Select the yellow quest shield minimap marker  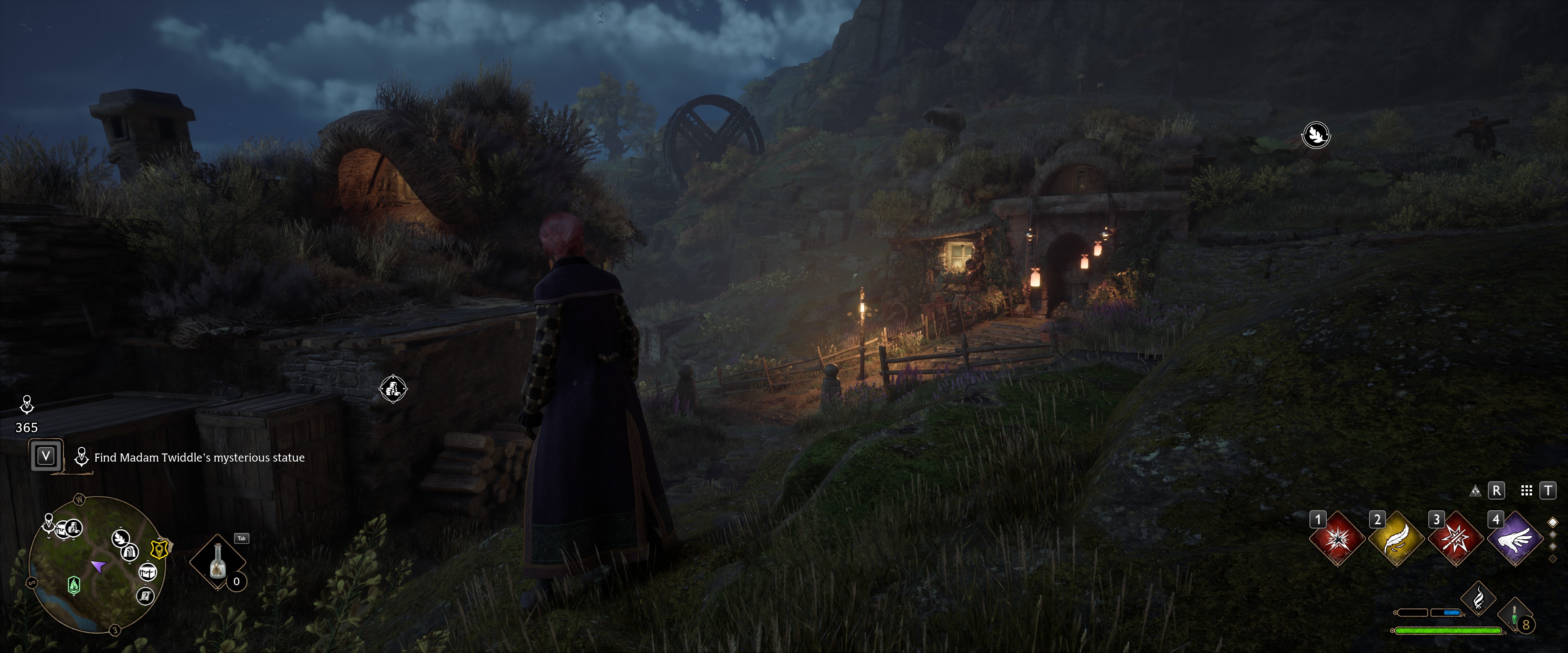(x=160, y=549)
